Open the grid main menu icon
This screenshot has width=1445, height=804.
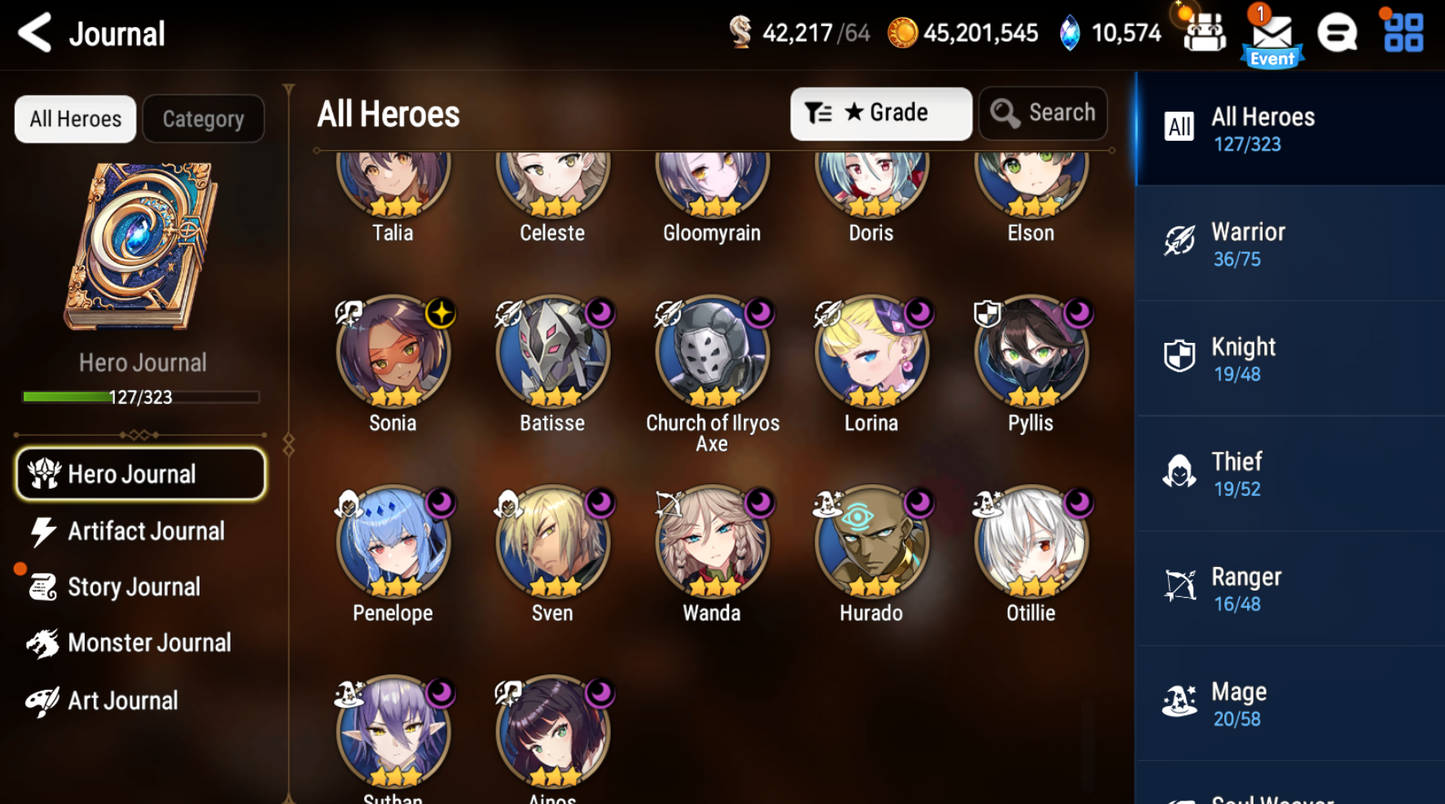(x=1403, y=33)
